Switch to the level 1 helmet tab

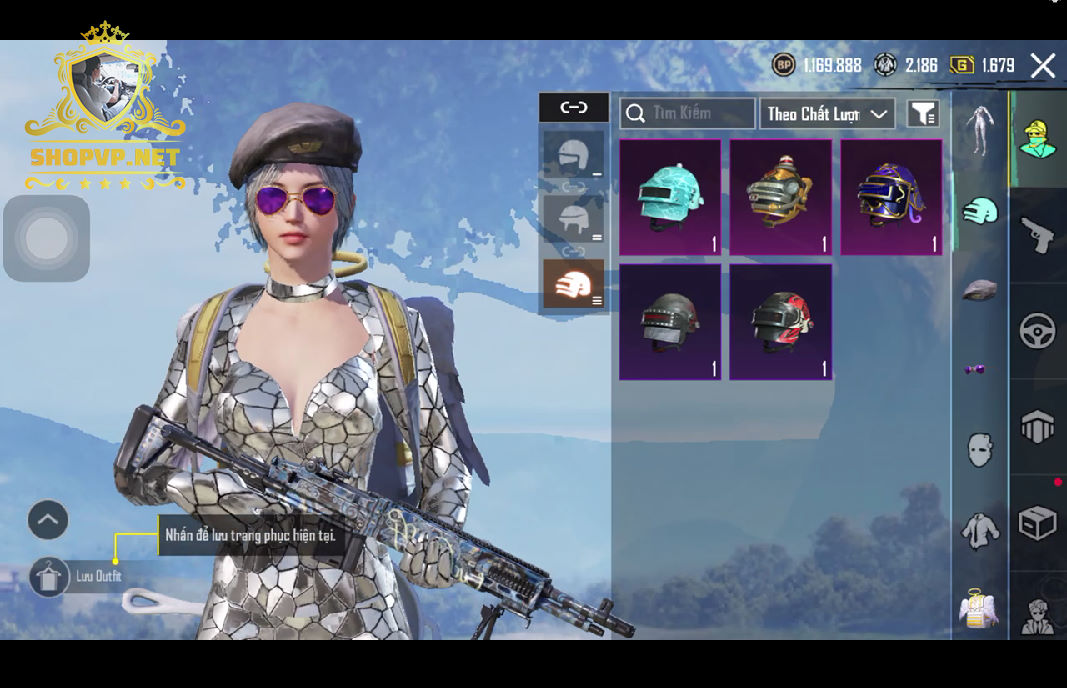tap(573, 157)
